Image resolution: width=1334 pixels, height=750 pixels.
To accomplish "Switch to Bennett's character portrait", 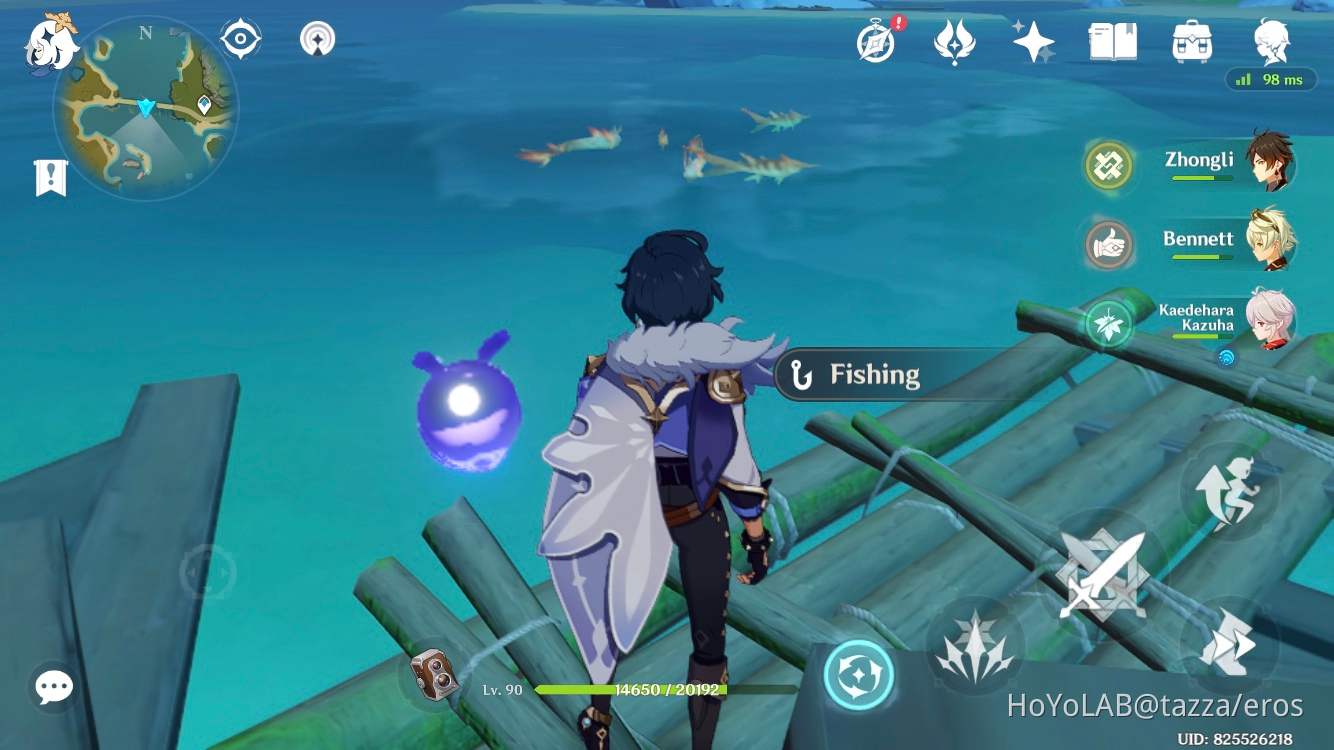I will (x=1273, y=238).
